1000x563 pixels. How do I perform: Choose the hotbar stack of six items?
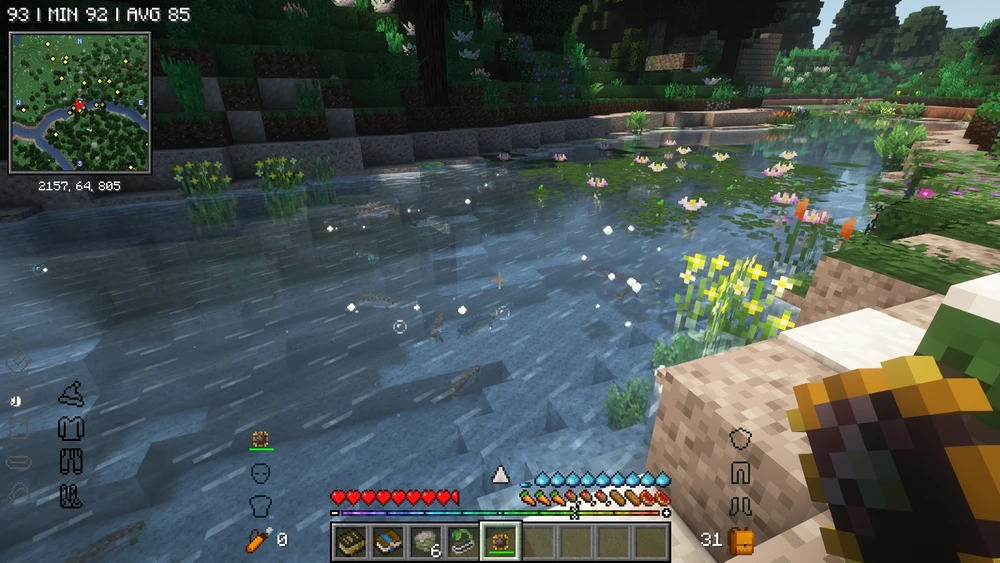coord(424,541)
